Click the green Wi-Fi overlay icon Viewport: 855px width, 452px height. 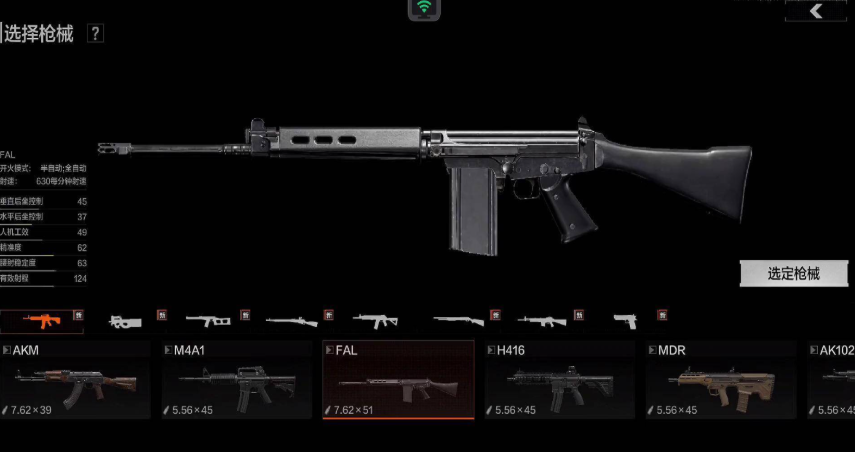[x=424, y=9]
